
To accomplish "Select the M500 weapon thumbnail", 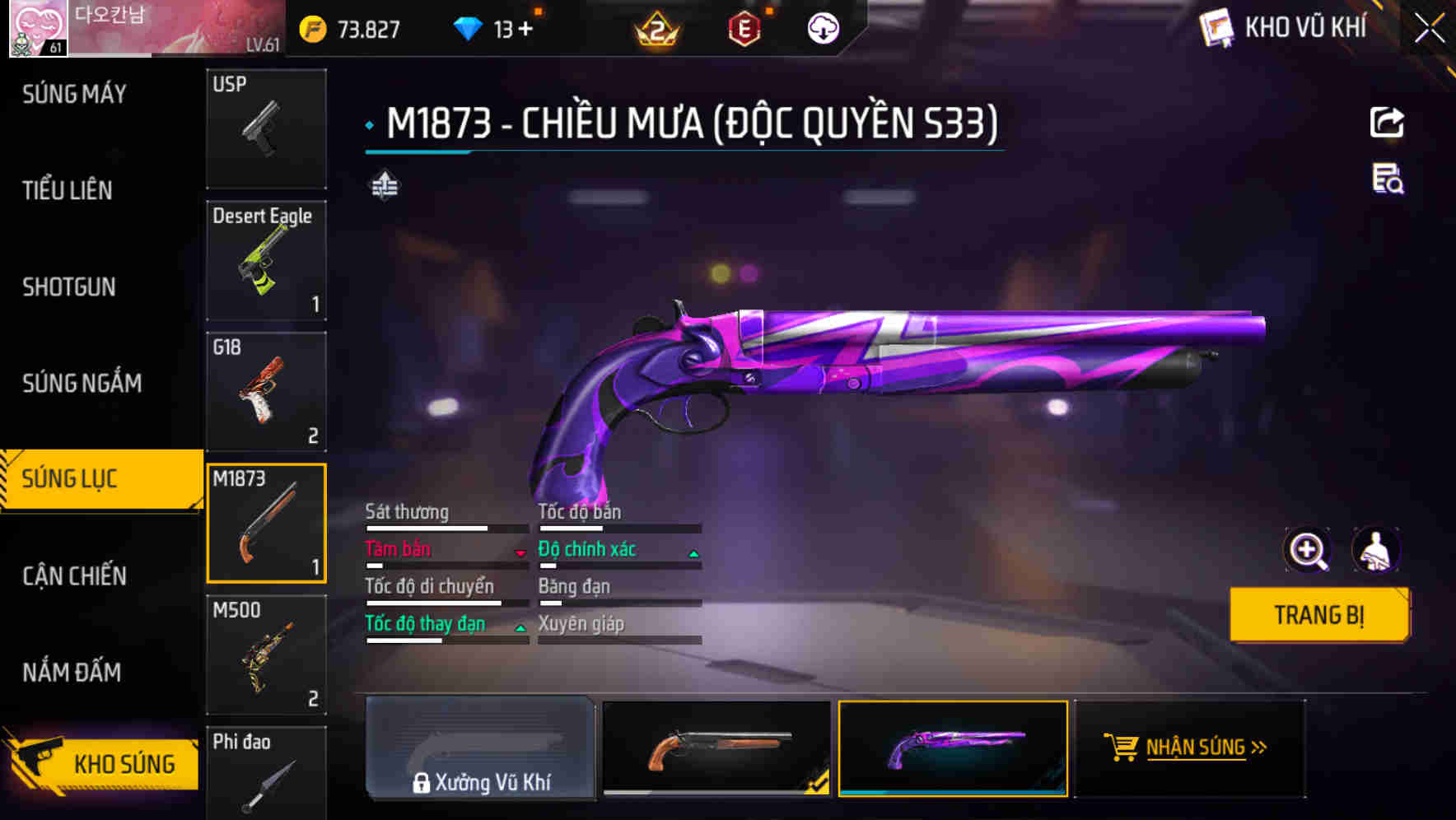I will point(265,655).
